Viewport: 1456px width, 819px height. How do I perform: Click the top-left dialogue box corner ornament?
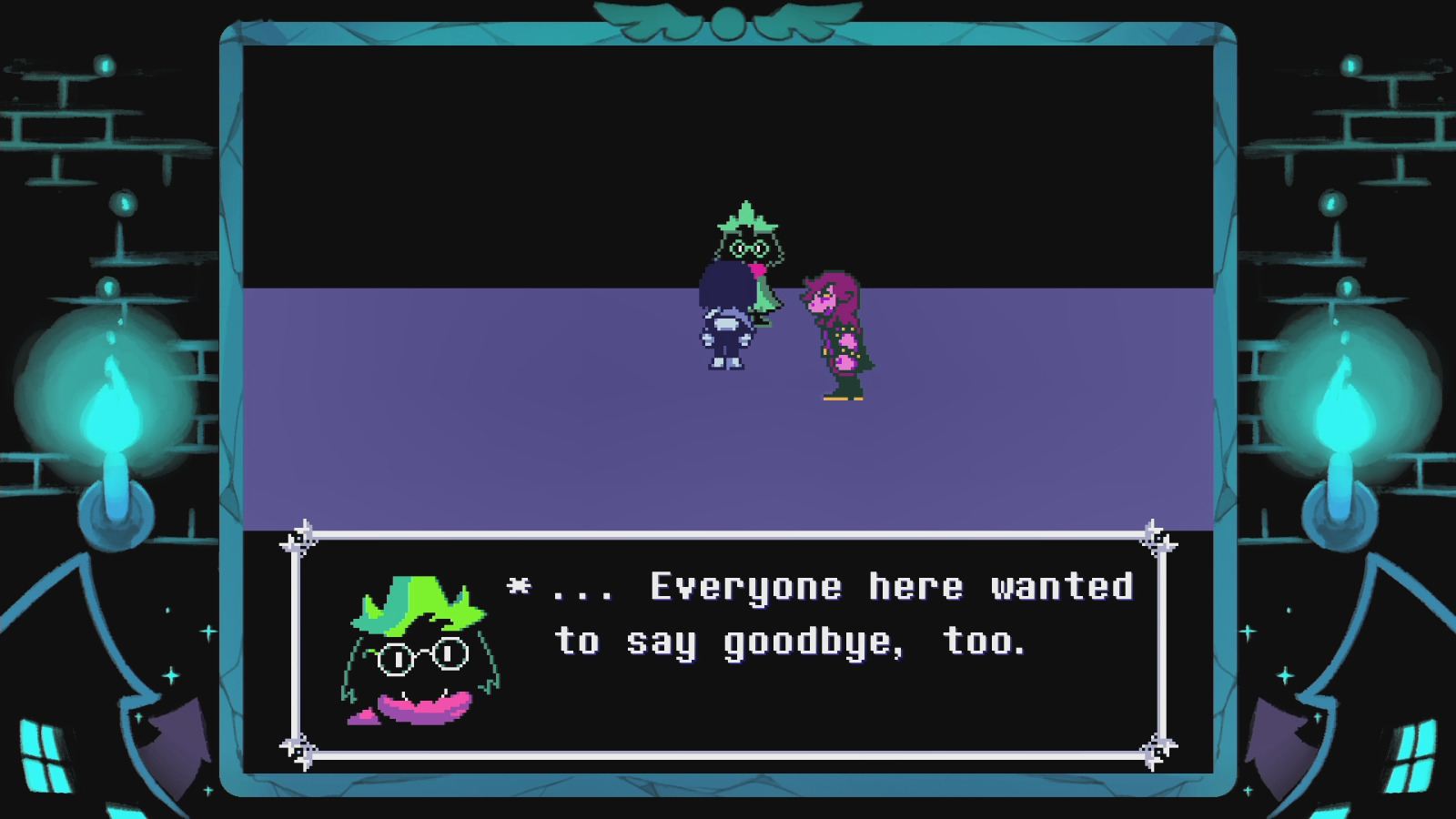click(296, 537)
